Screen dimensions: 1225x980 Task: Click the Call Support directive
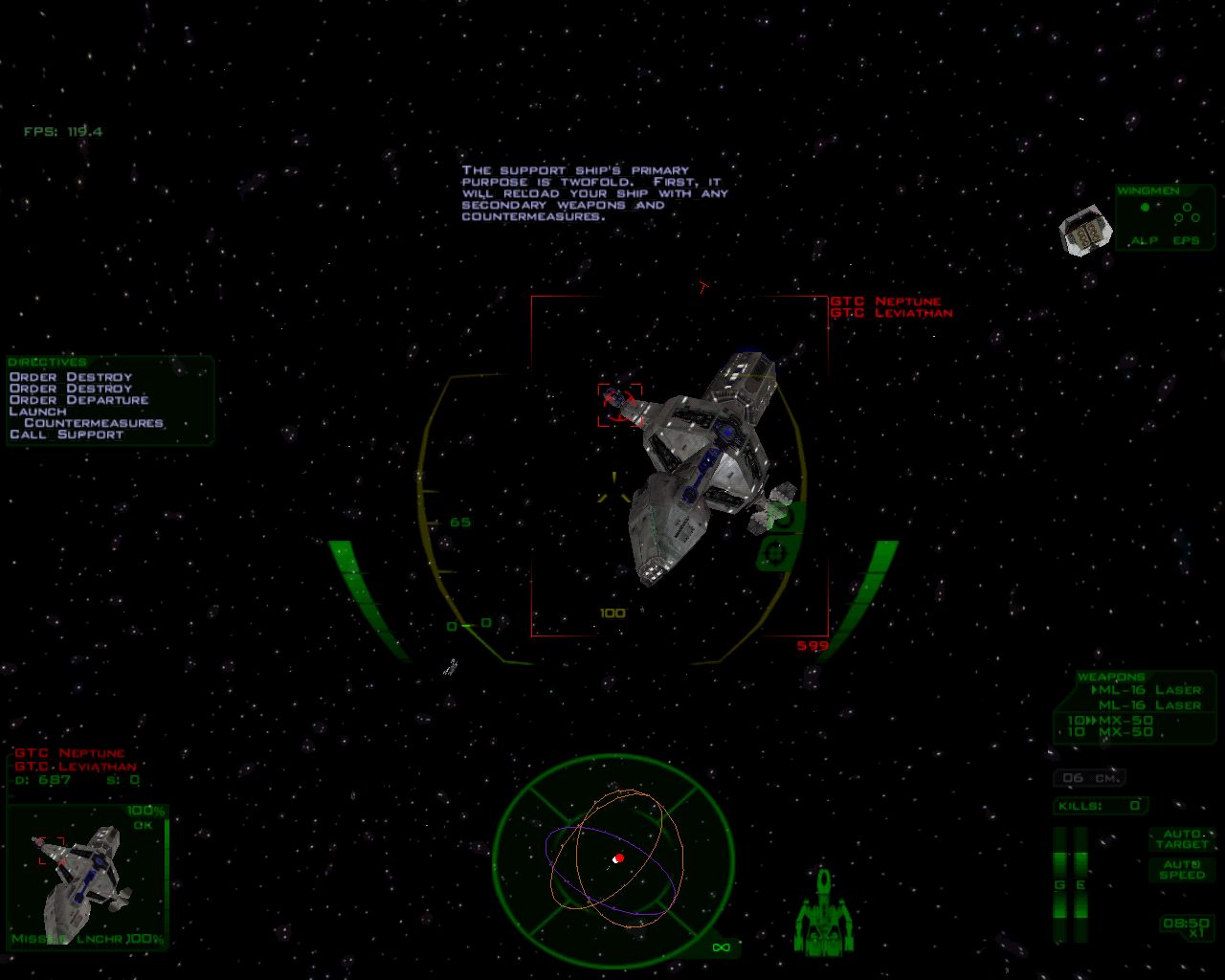point(66,434)
